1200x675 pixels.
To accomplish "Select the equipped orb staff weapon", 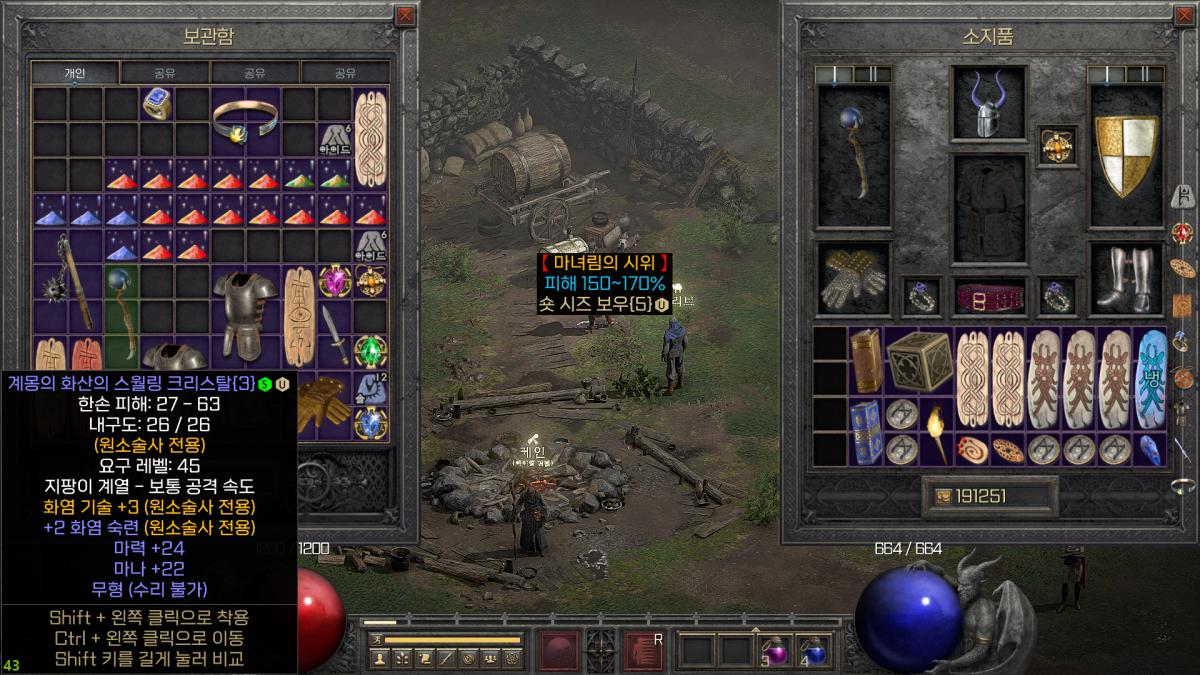I will 853,157.
